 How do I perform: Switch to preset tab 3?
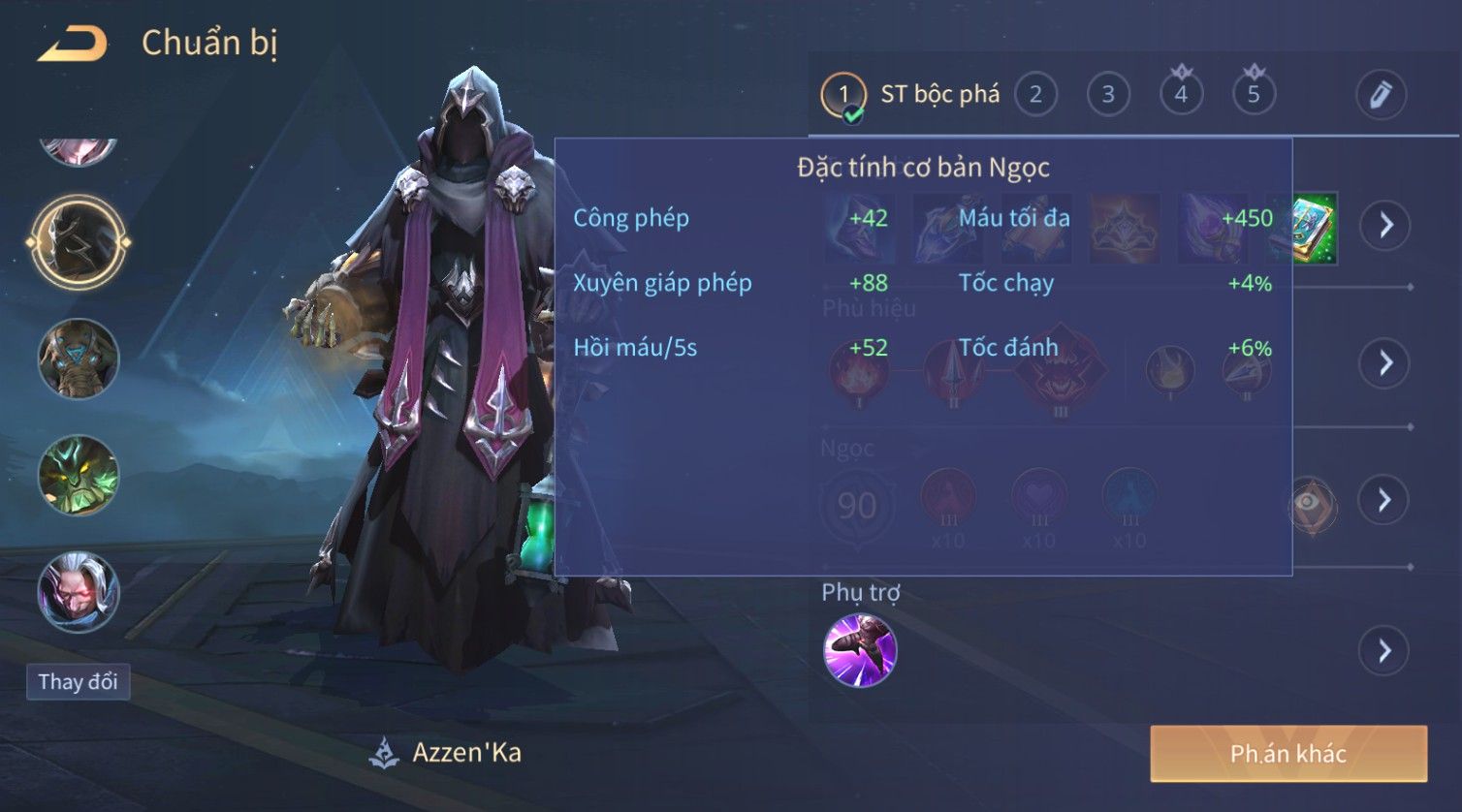(x=1108, y=95)
